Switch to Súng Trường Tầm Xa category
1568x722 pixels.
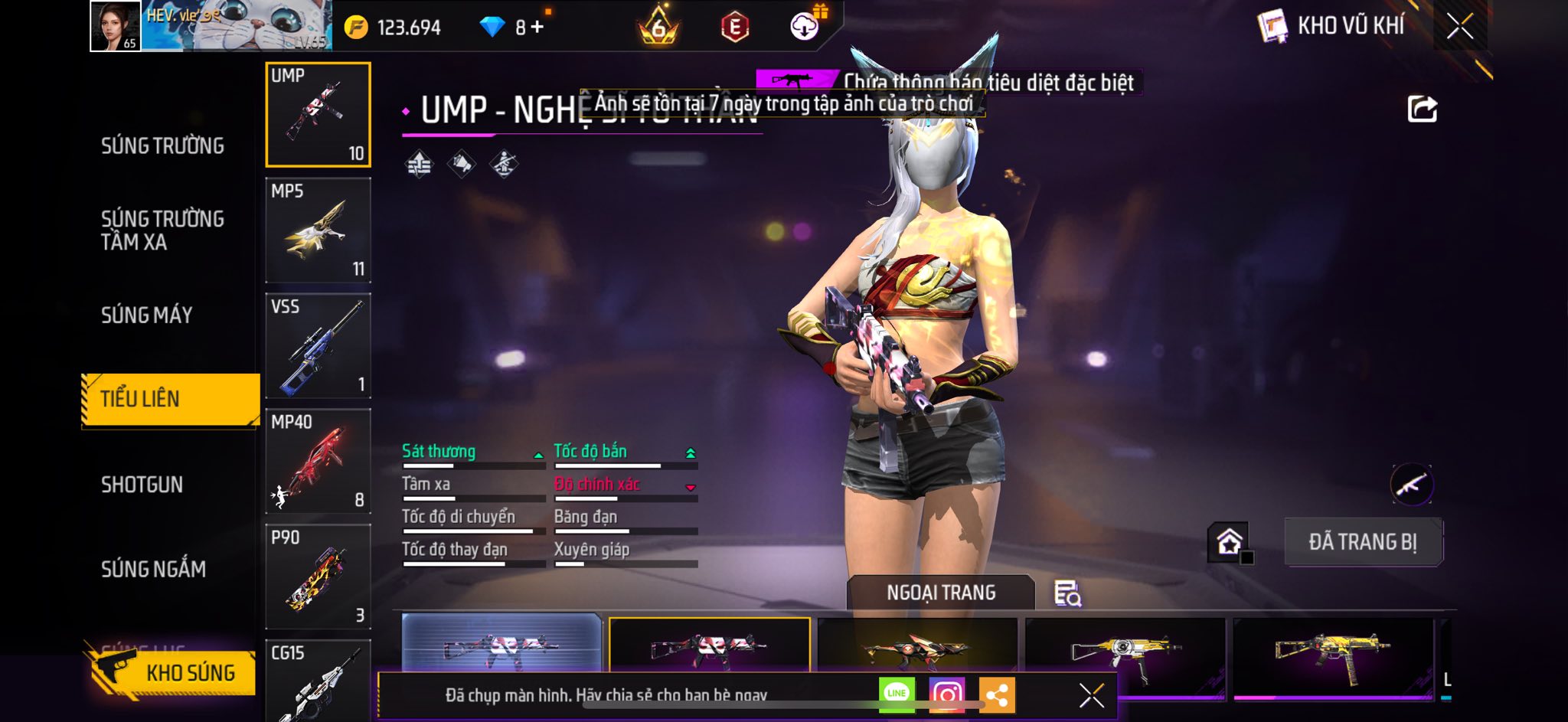(x=162, y=230)
